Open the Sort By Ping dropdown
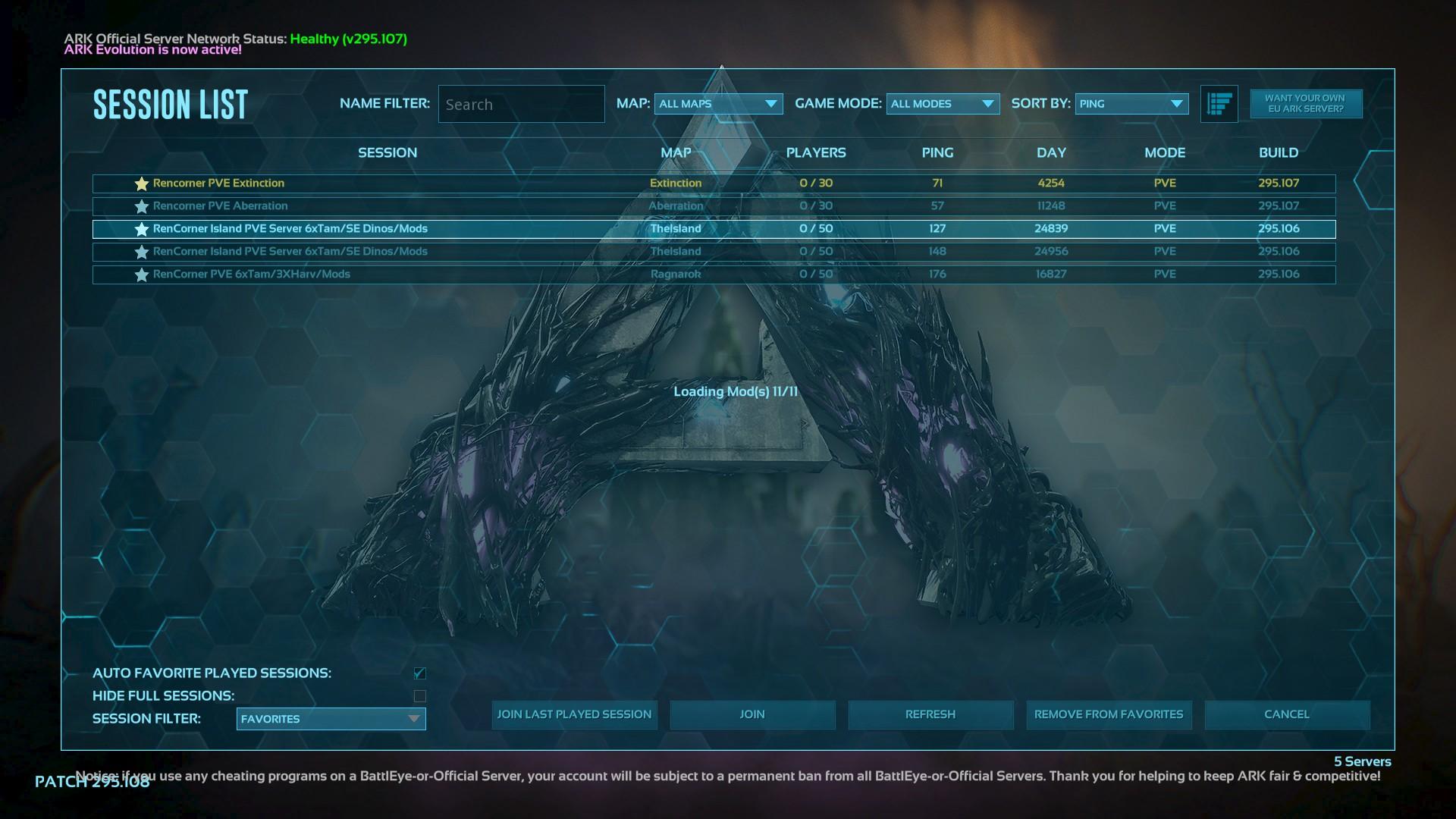This screenshot has width=1456, height=819. coord(1131,104)
